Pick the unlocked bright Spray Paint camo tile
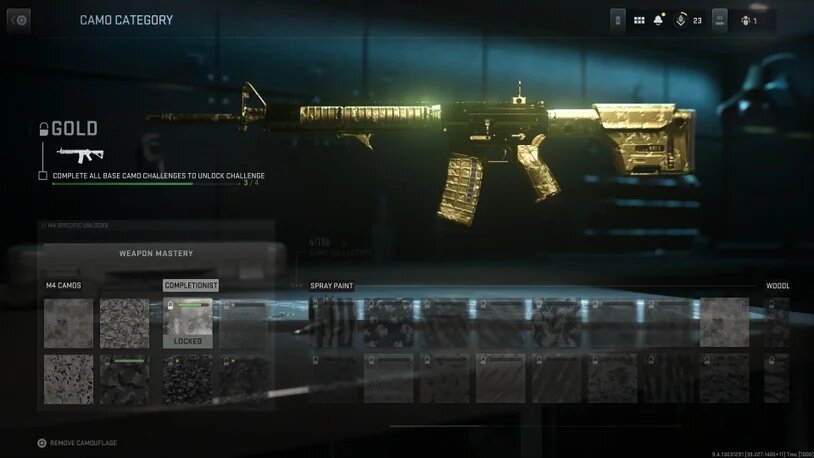The width and height of the screenshot is (814, 458). (x=724, y=322)
